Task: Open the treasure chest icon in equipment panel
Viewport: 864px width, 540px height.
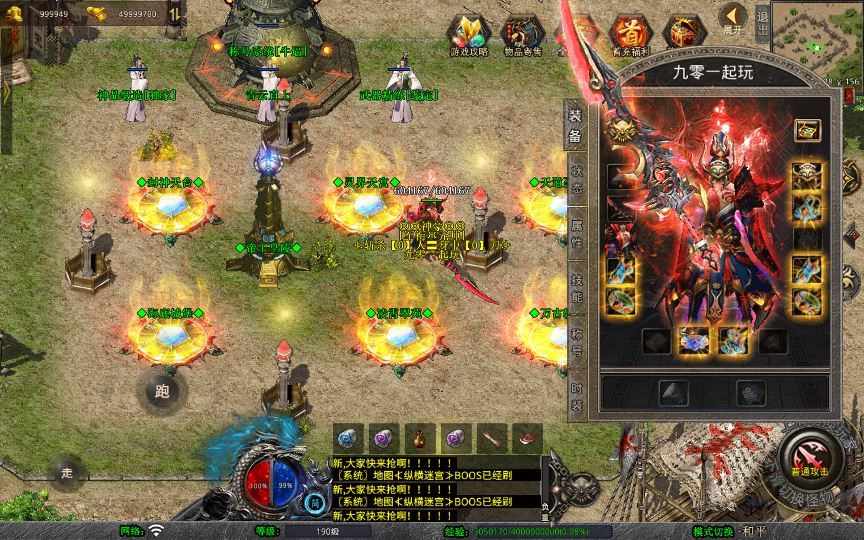Action: pos(807,130)
